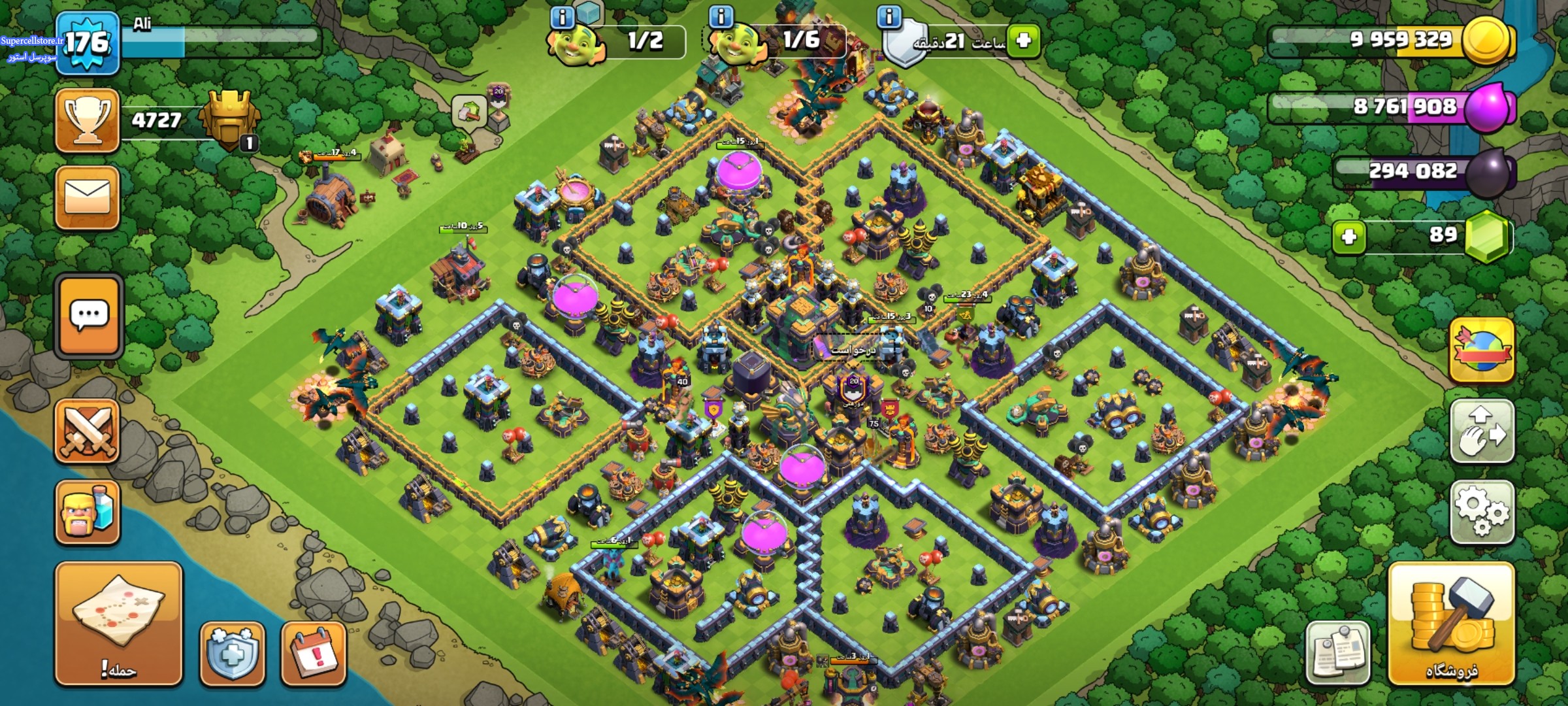Open the barbarian army training menu
Viewport: 1568px width, 706px height.
coord(88,512)
